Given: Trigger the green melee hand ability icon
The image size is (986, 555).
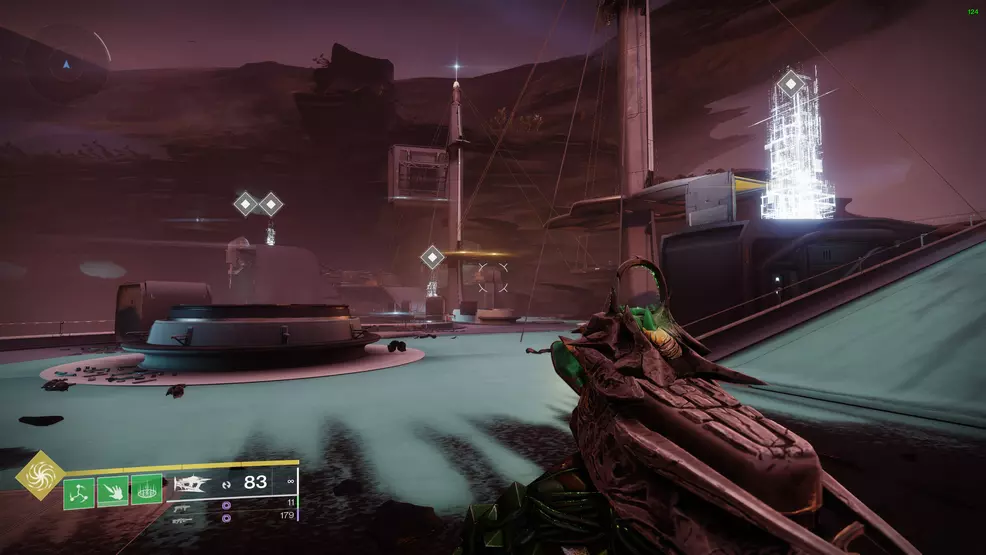Looking at the screenshot, I should click(x=112, y=492).
